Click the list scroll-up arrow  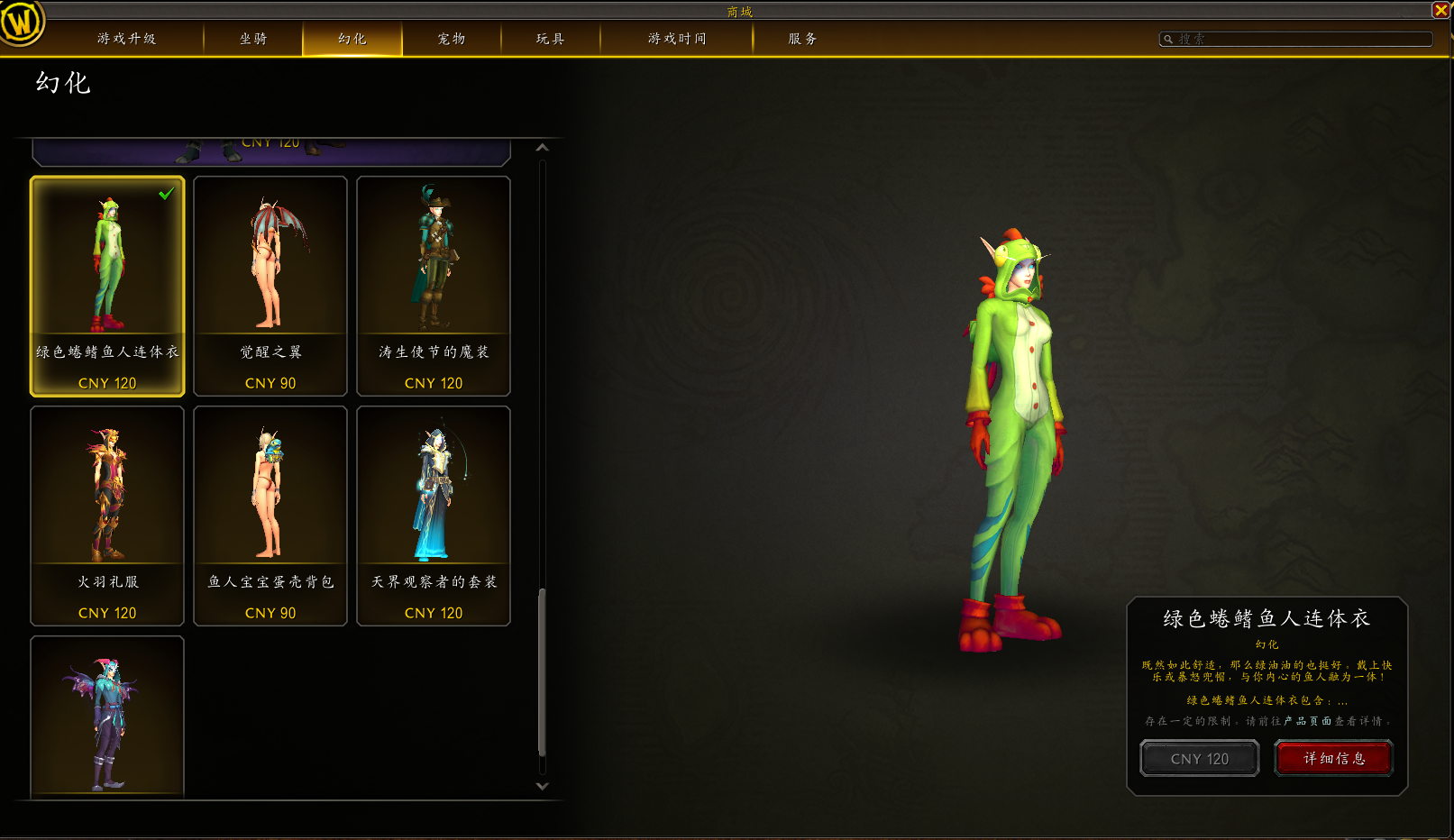tap(542, 148)
